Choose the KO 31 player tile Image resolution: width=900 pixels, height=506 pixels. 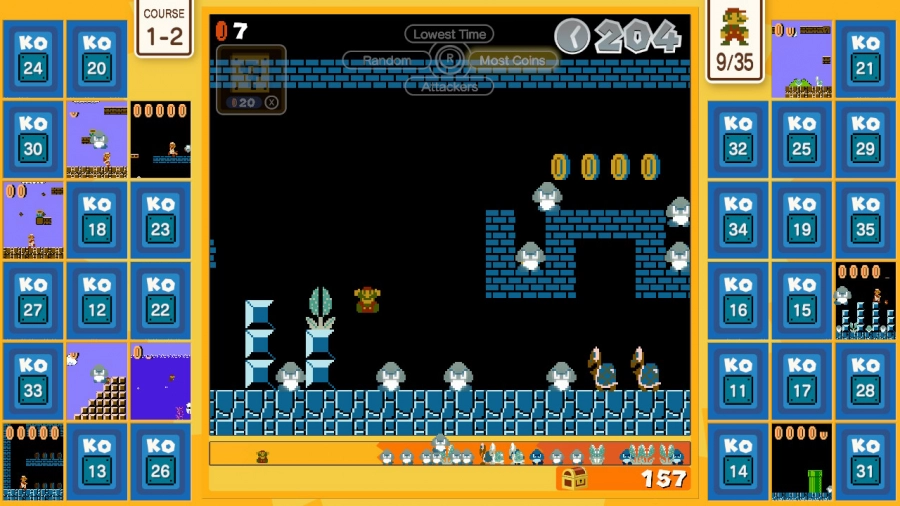866,462
